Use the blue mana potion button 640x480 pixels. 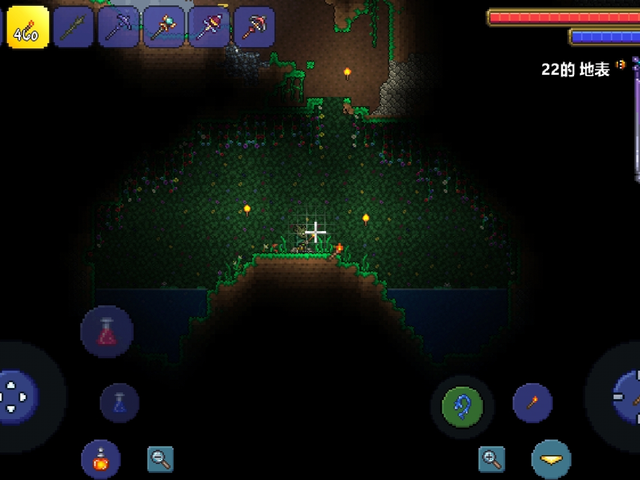coord(119,402)
